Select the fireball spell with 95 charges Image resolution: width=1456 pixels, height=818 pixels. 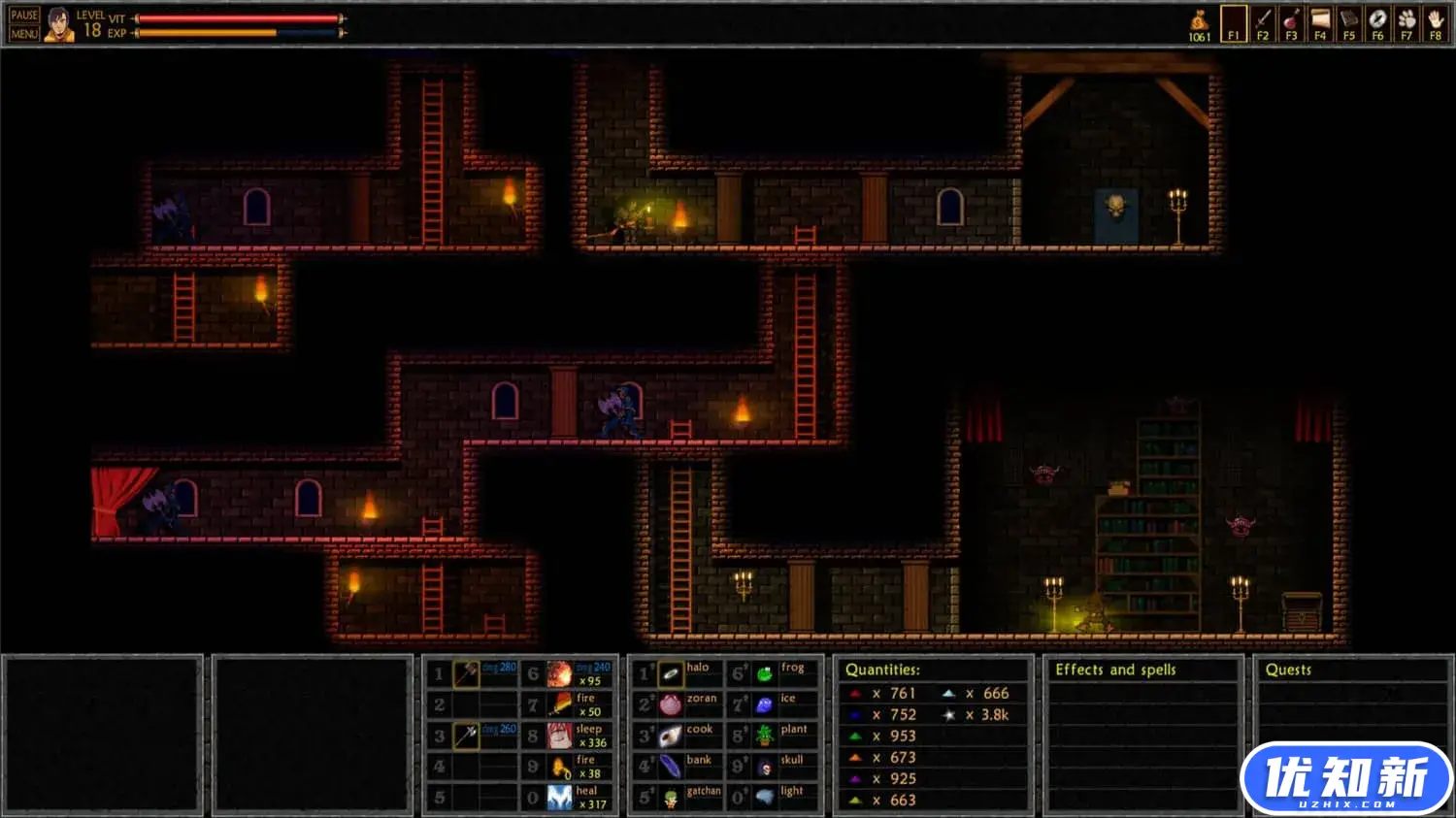click(x=560, y=673)
